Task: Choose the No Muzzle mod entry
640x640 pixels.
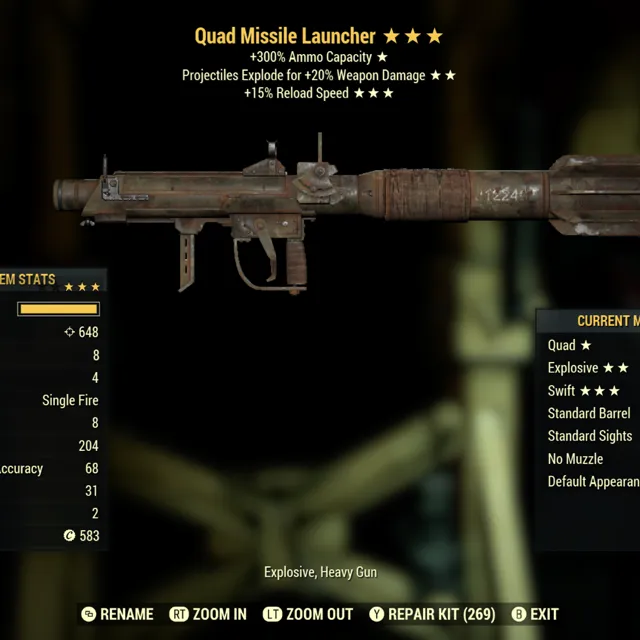Action: coord(575,459)
